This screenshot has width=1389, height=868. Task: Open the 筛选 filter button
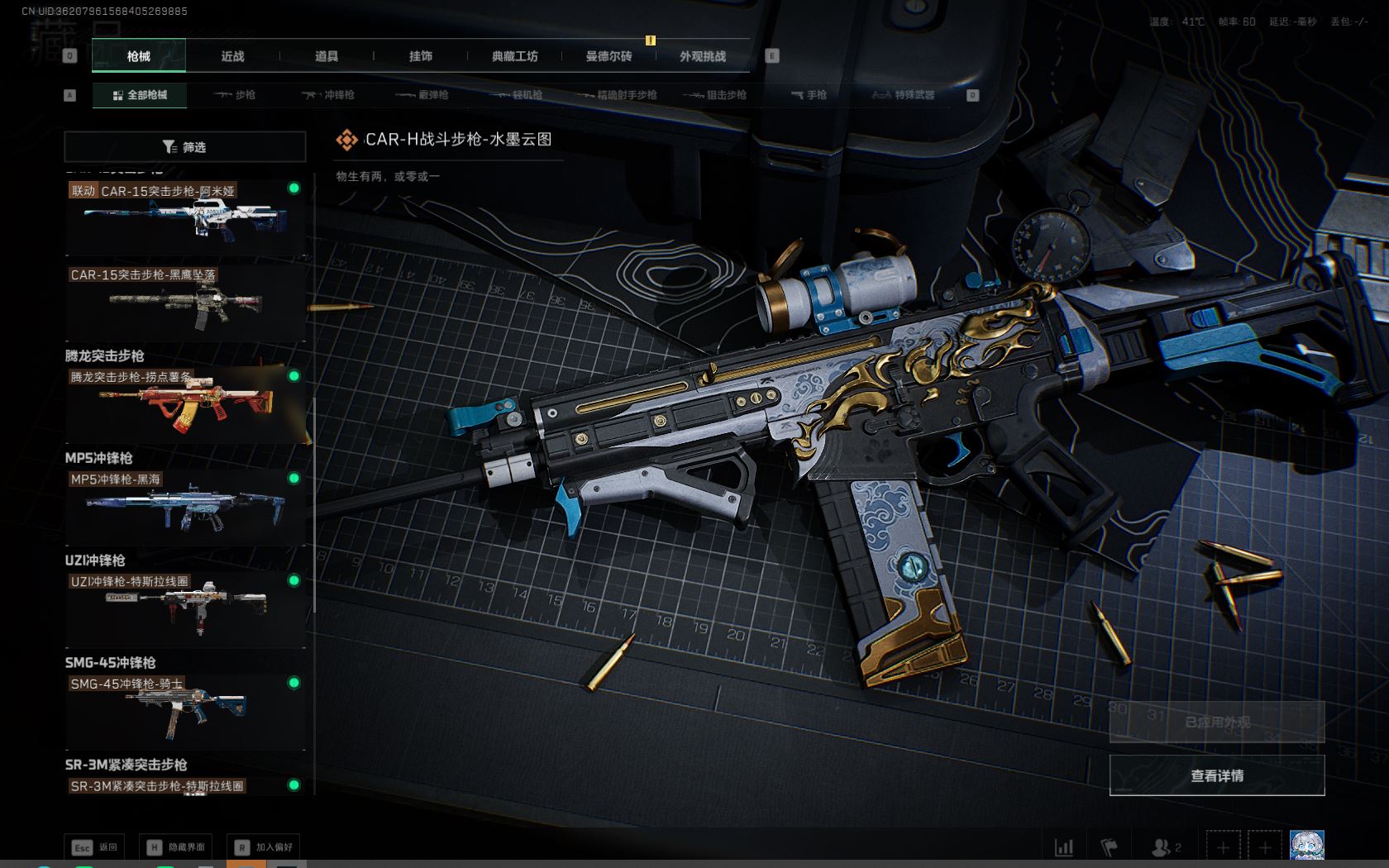[184, 147]
